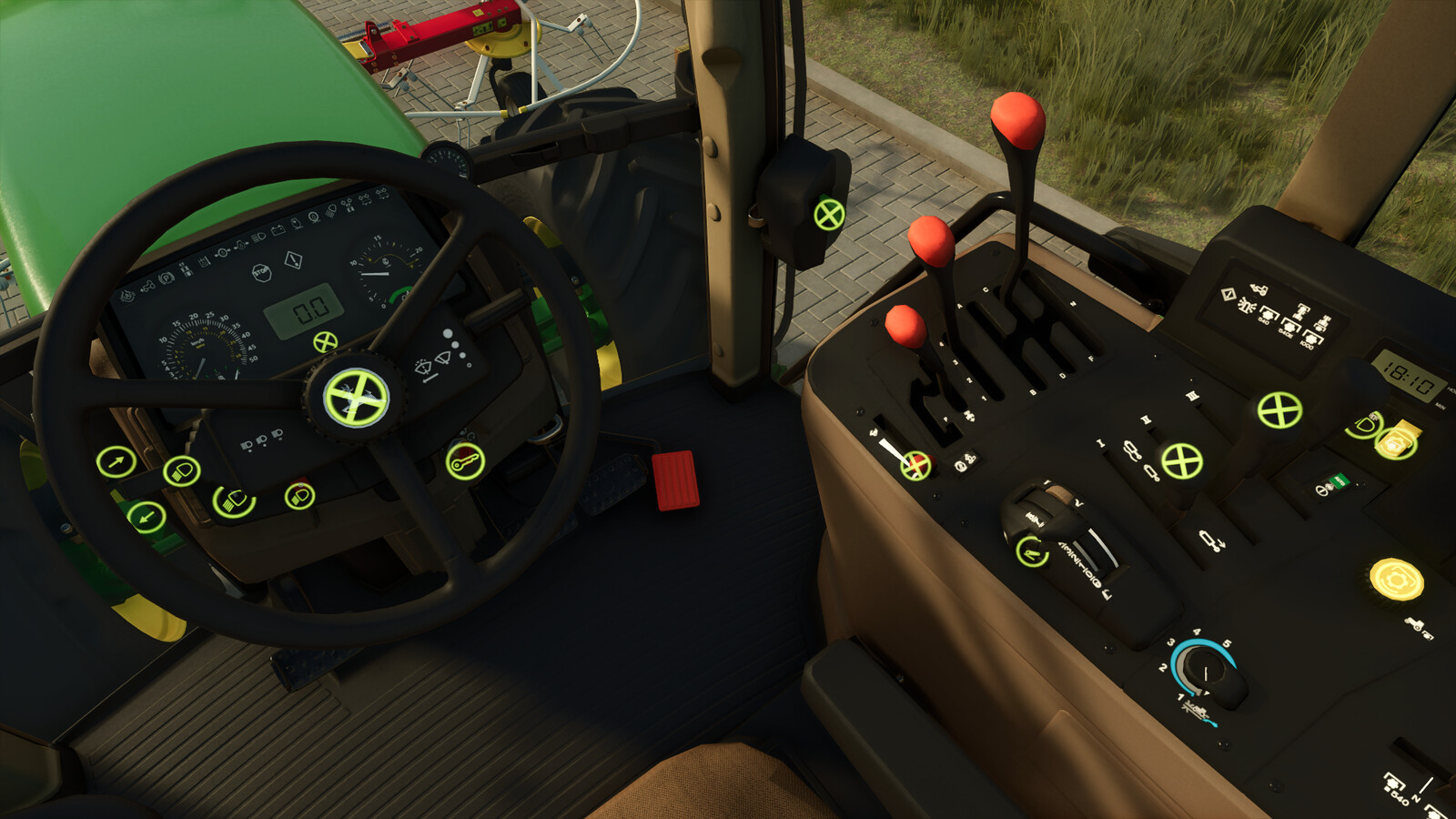Click the X marker on the instrument cluster
This screenshot has width=1456, height=819.
[x=324, y=344]
